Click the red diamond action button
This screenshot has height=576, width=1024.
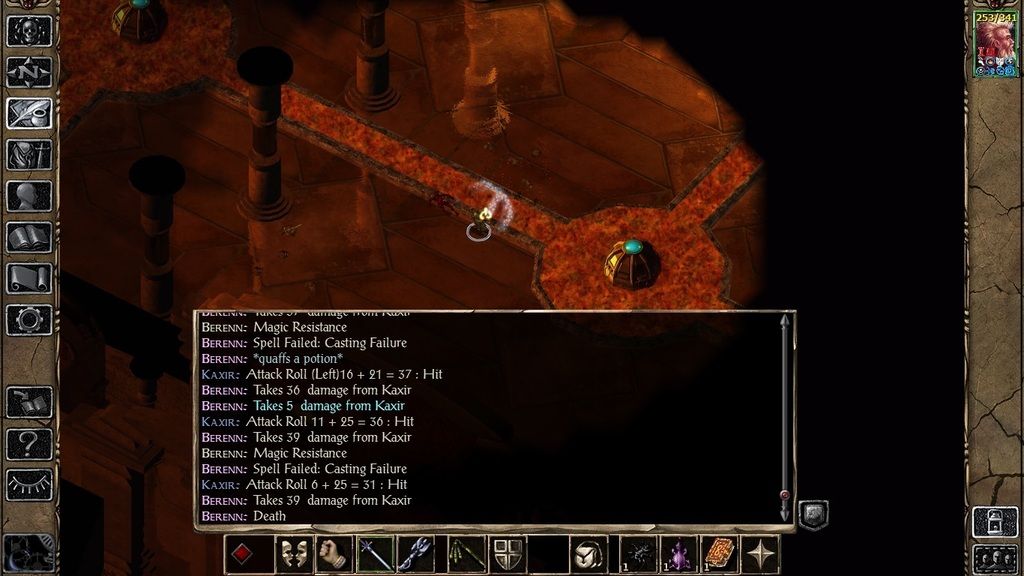(x=243, y=555)
